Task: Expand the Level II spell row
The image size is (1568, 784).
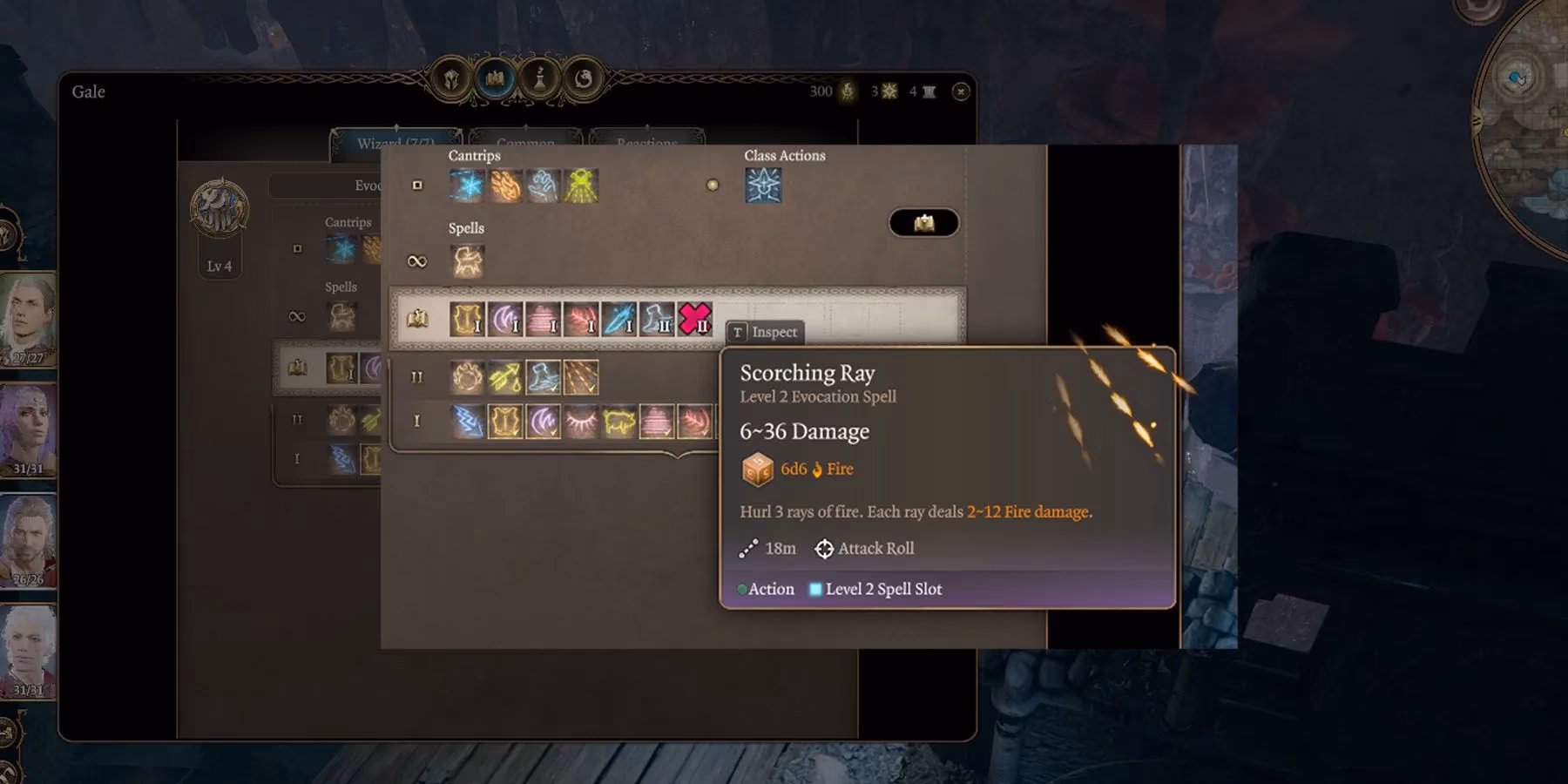Action: coord(416,376)
